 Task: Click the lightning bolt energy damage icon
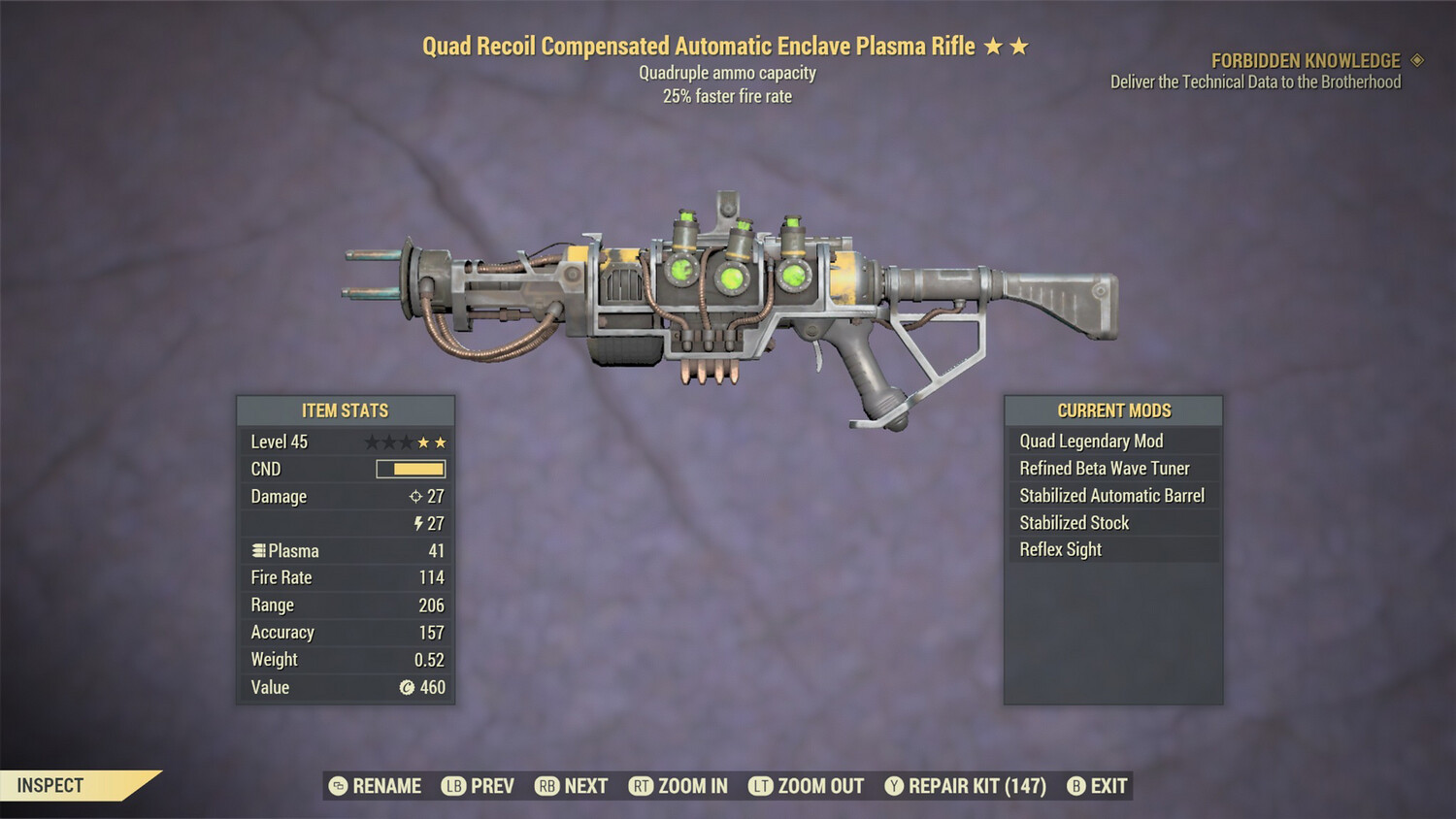[x=417, y=523]
